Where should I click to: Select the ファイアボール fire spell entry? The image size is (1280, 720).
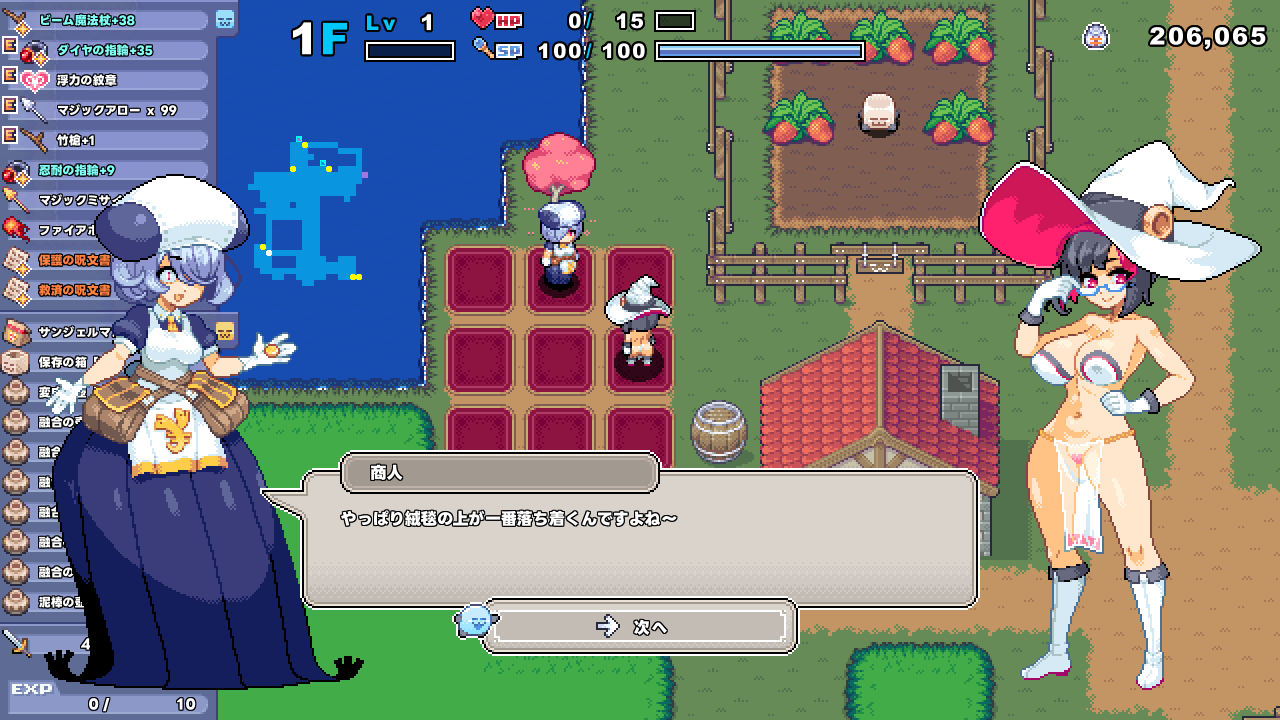point(60,230)
